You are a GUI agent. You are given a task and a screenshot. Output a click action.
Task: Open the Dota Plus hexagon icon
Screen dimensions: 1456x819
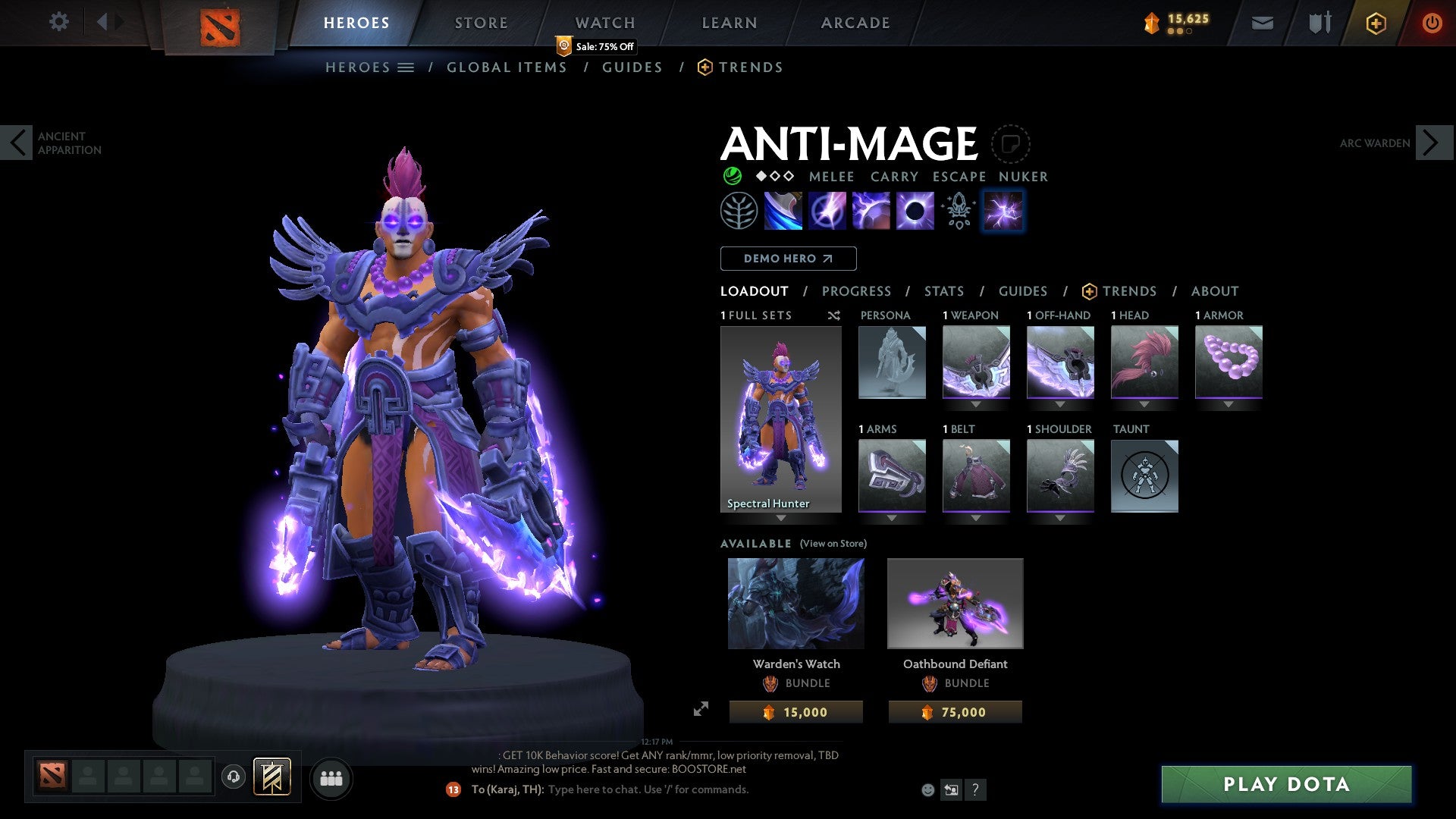(1375, 22)
